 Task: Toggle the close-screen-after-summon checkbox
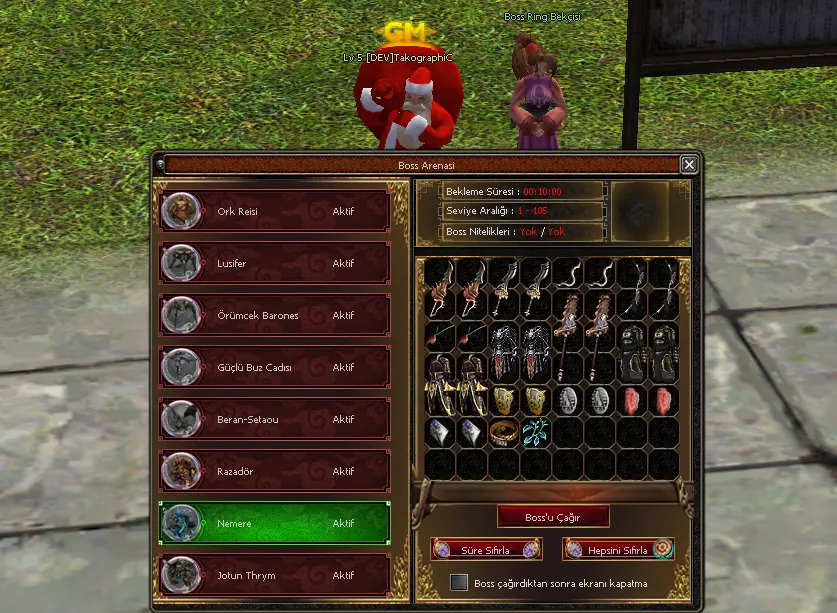(459, 582)
